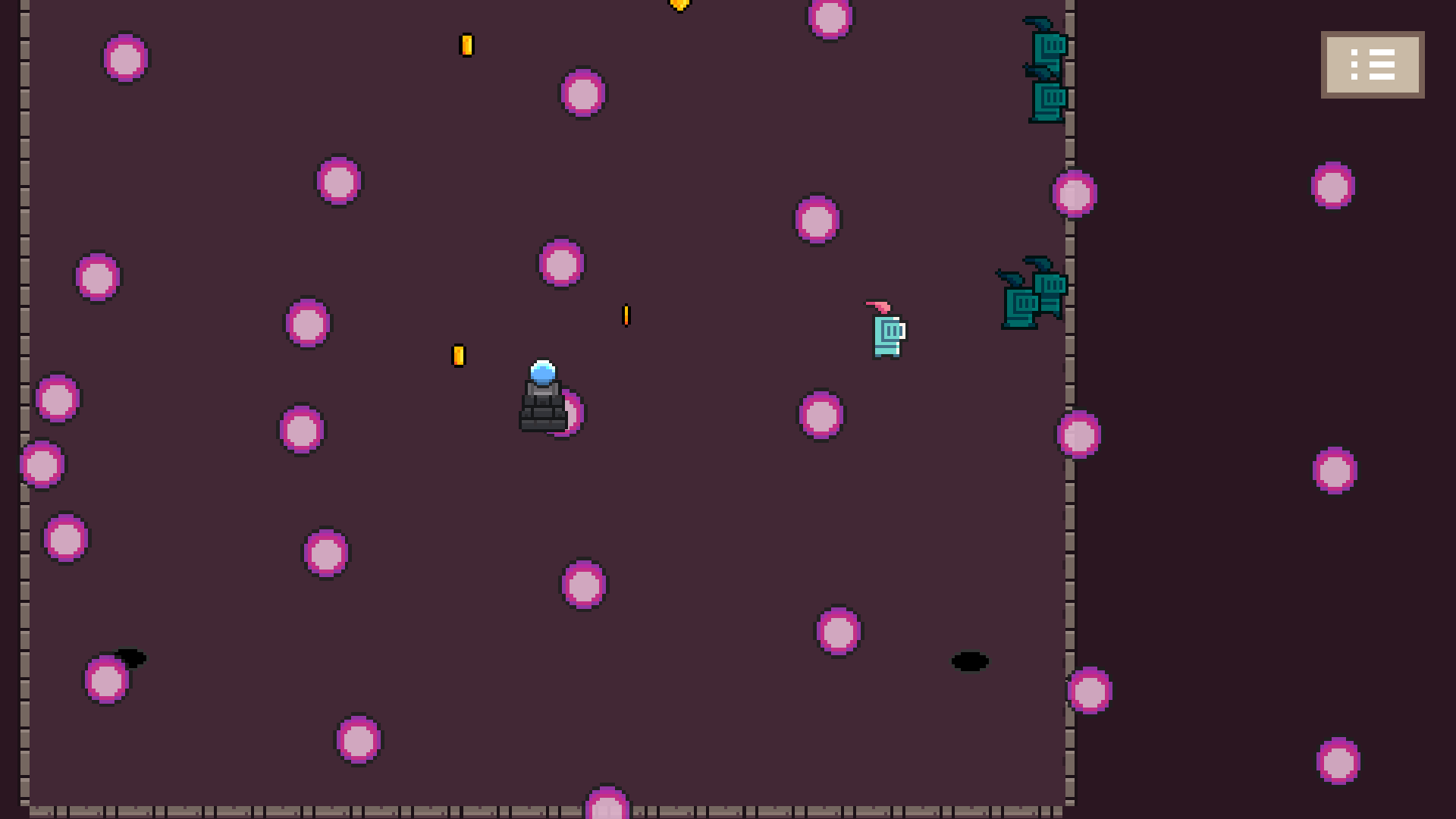
Task: Click the black oval hole right of center bottom
Action: pos(971,661)
